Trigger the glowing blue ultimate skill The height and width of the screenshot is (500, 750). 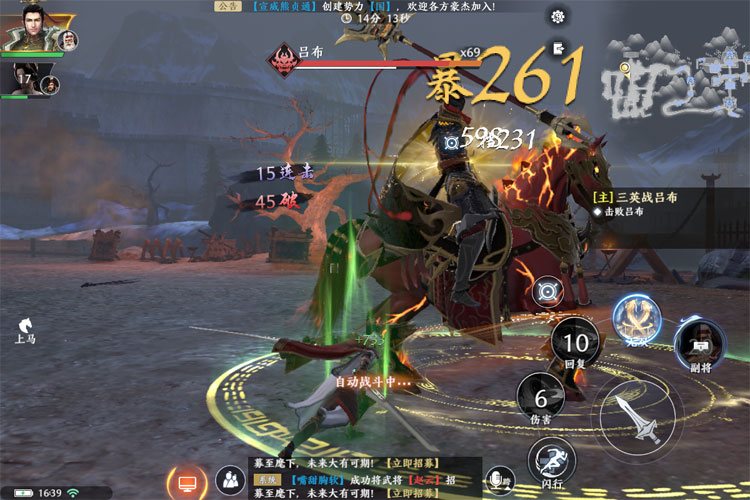(x=637, y=320)
